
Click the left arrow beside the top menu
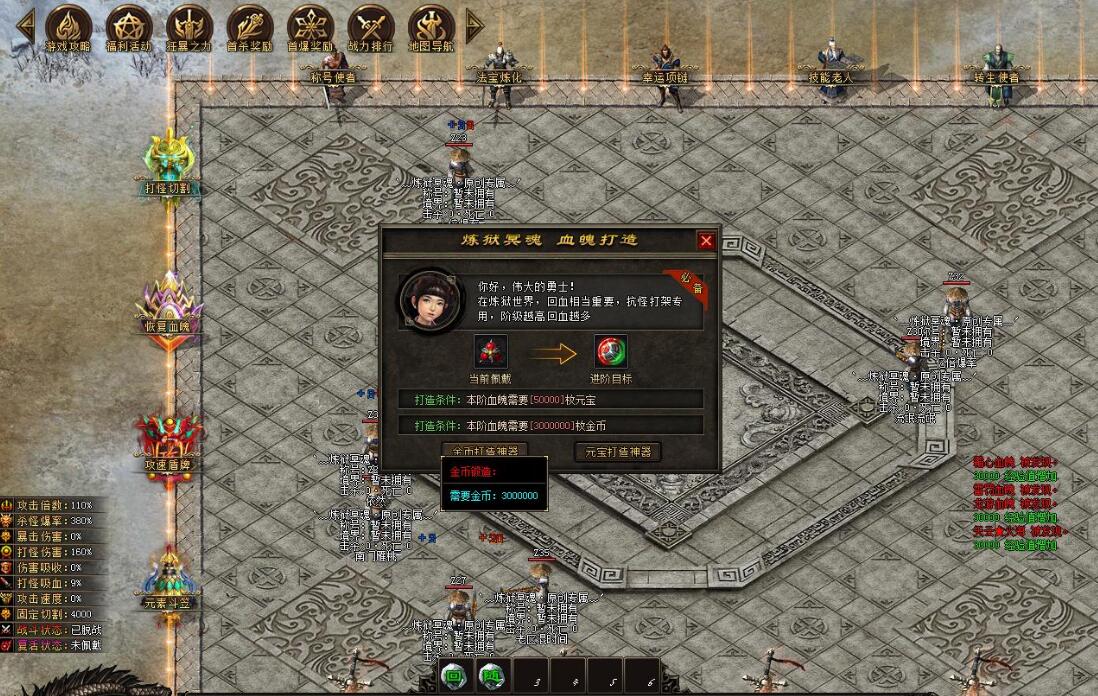25,26
